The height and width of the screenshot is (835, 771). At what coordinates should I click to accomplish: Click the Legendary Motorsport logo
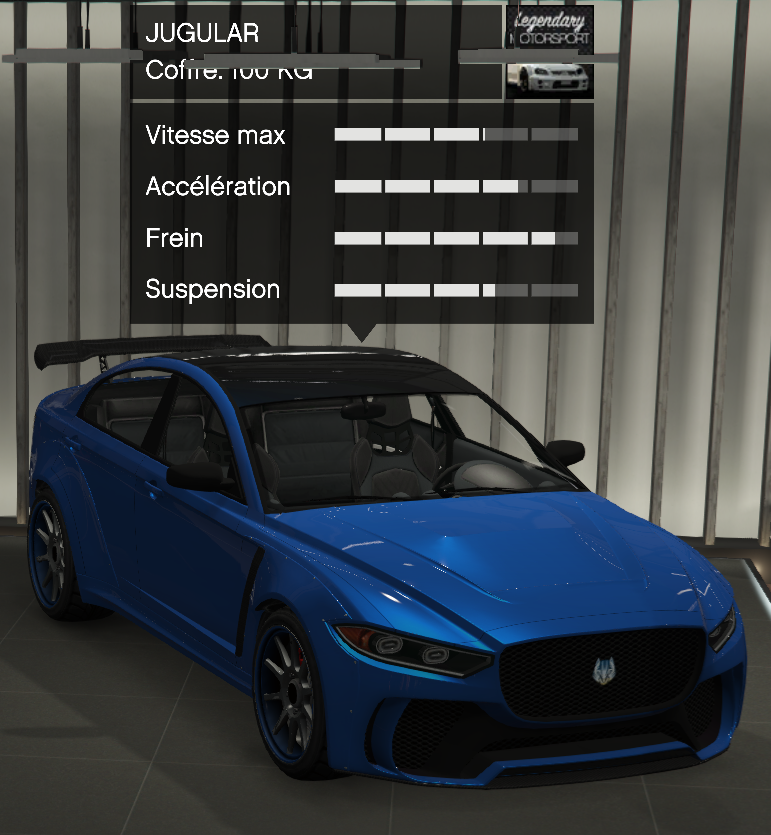coord(549,30)
